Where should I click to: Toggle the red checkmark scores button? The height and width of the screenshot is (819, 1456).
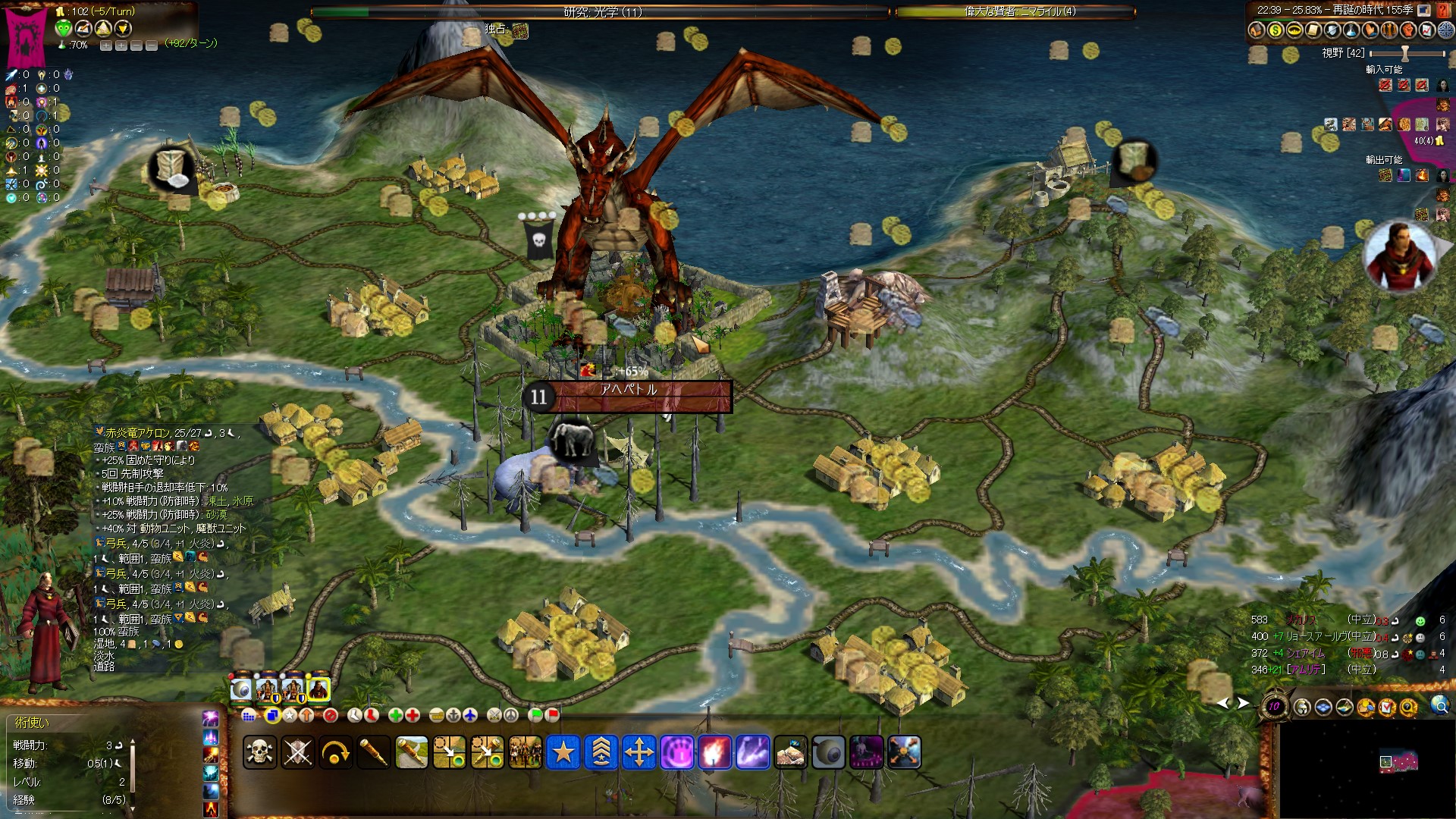coord(1387,708)
